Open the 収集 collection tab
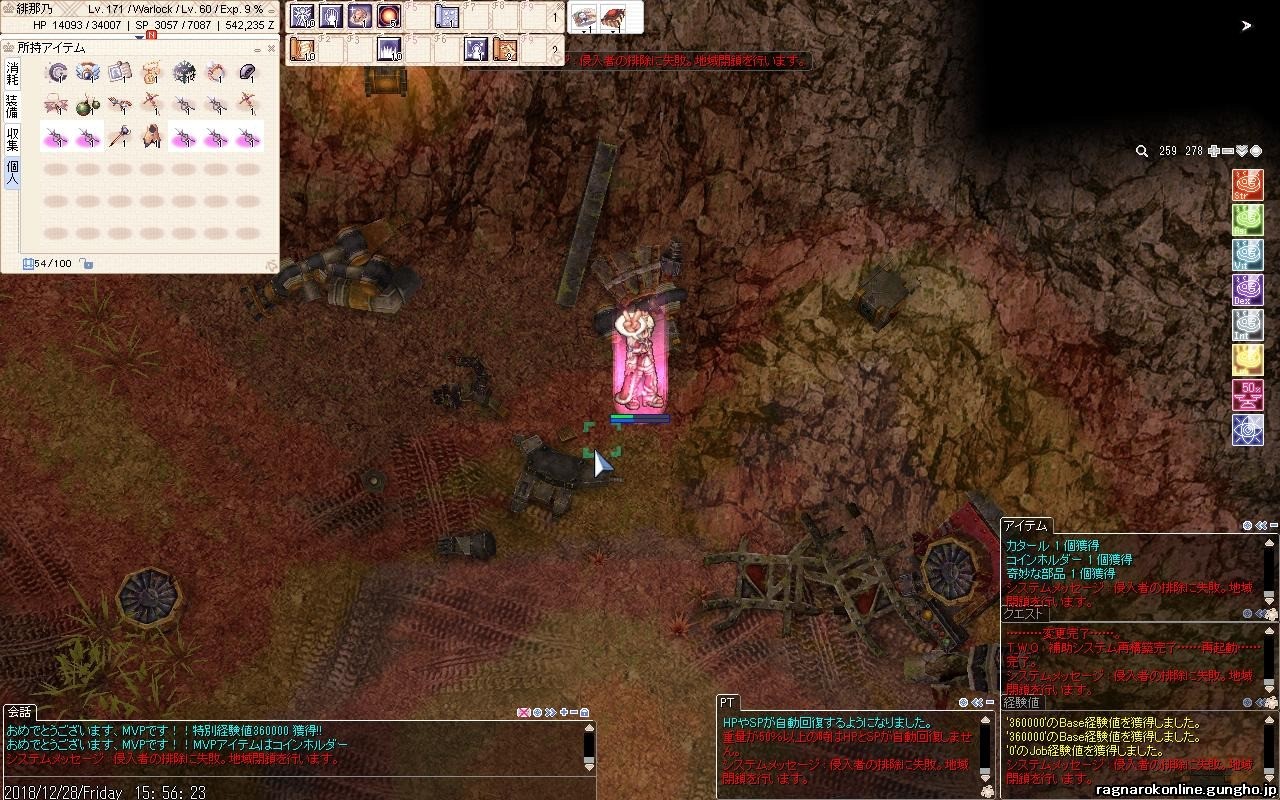The height and width of the screenshot is (800, 1280). (12, 138)
